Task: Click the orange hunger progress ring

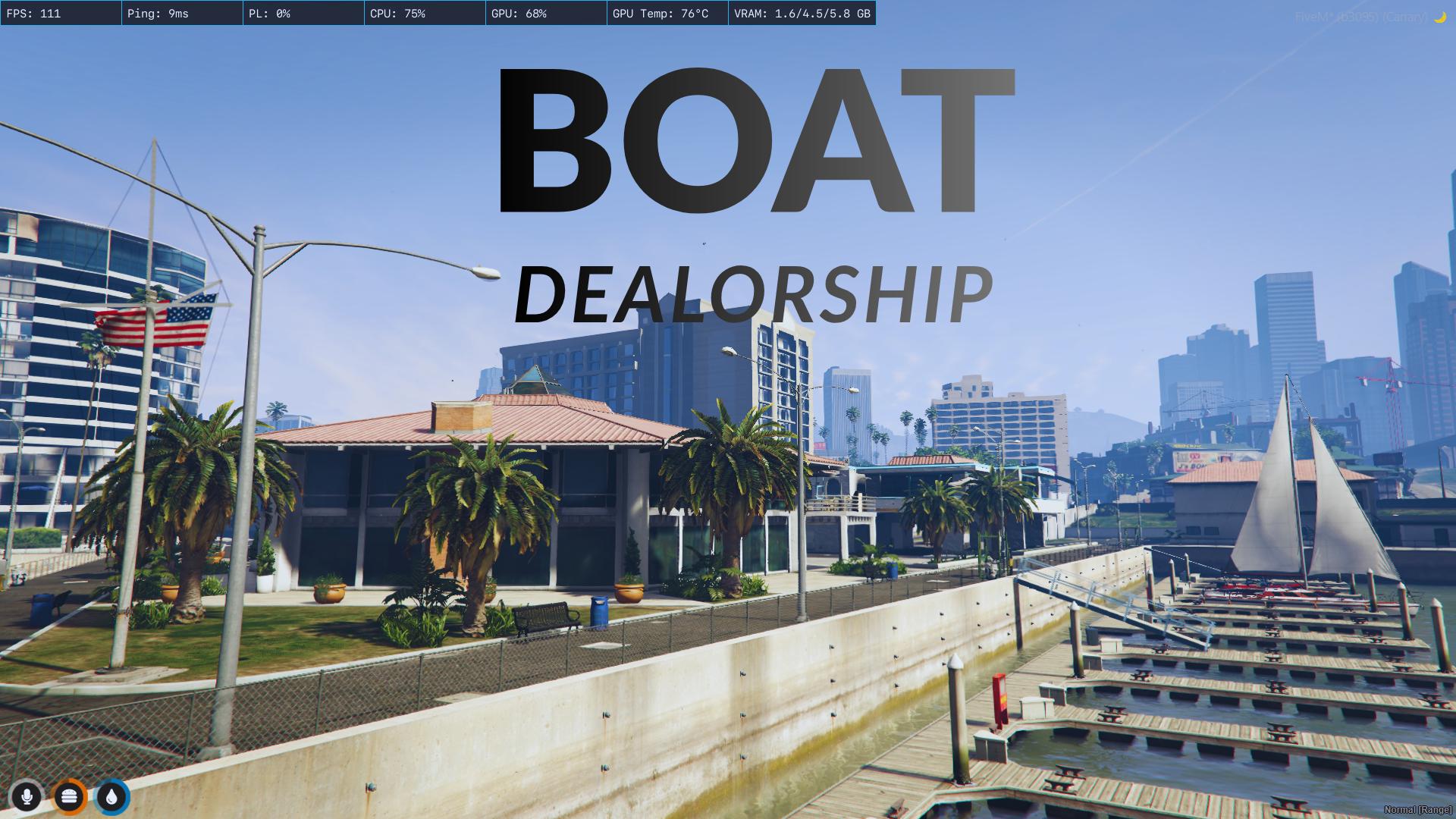Action: (x=69, y=797)
